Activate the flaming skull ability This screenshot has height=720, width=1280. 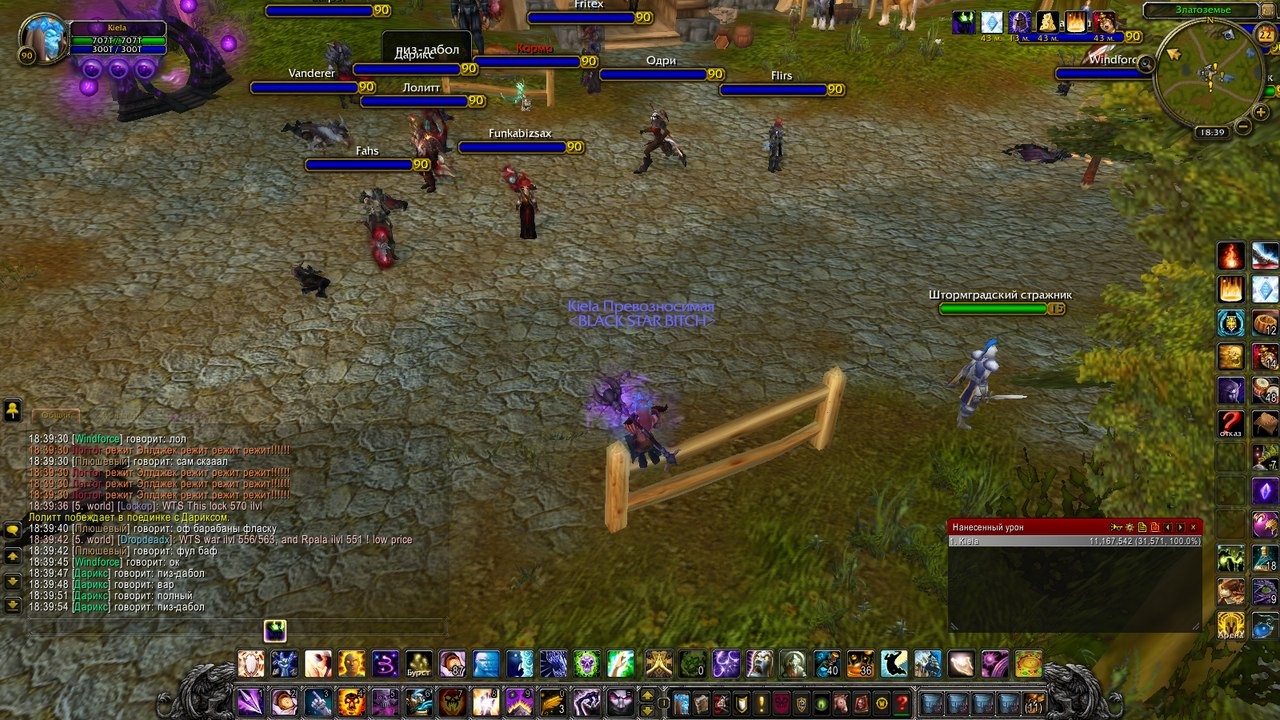(351, 702)
